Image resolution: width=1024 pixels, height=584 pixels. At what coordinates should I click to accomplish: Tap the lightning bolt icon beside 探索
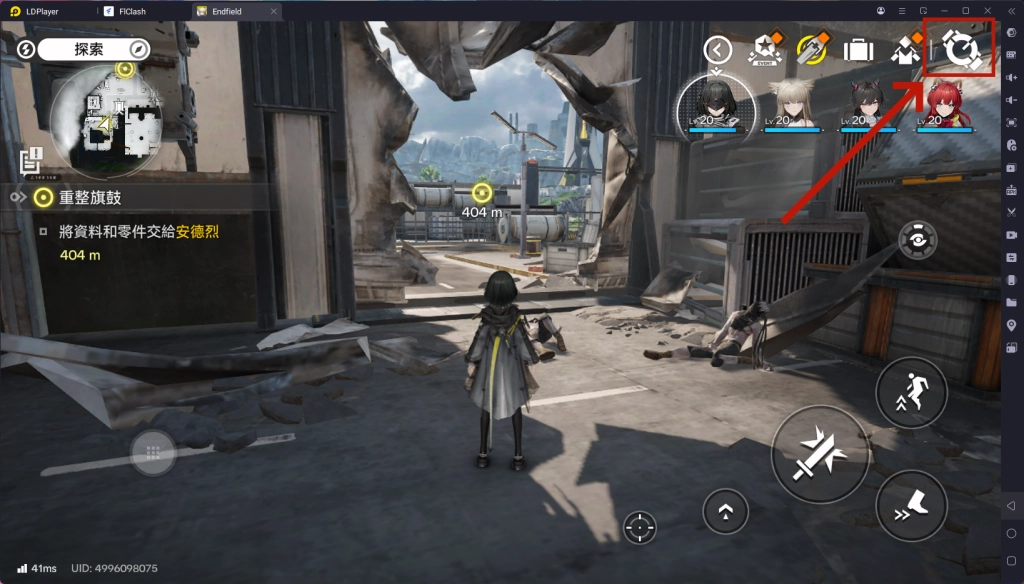point(27,49)
